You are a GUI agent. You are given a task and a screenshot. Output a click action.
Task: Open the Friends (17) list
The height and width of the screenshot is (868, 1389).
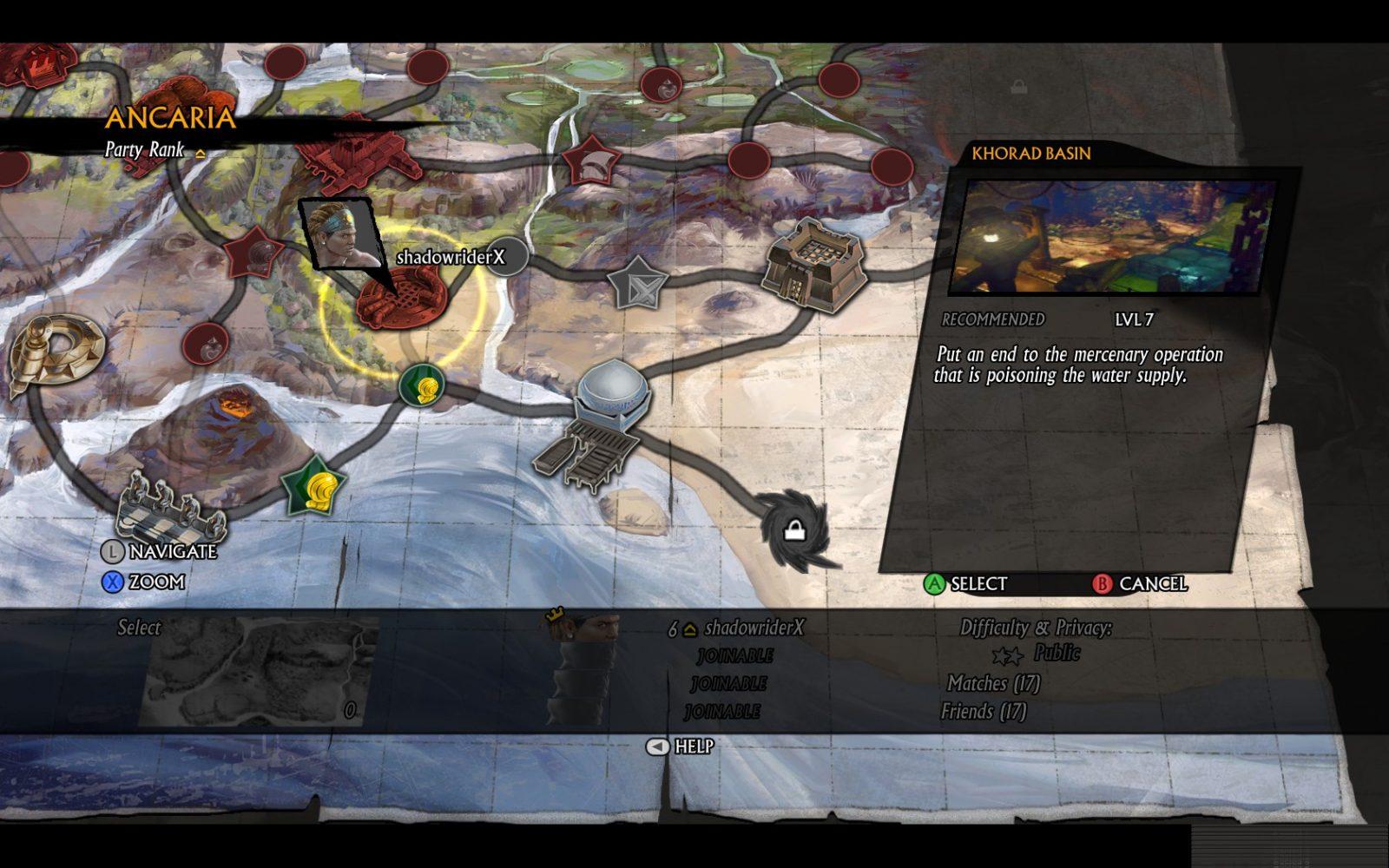pyautogui.click(x=984, y=712)
